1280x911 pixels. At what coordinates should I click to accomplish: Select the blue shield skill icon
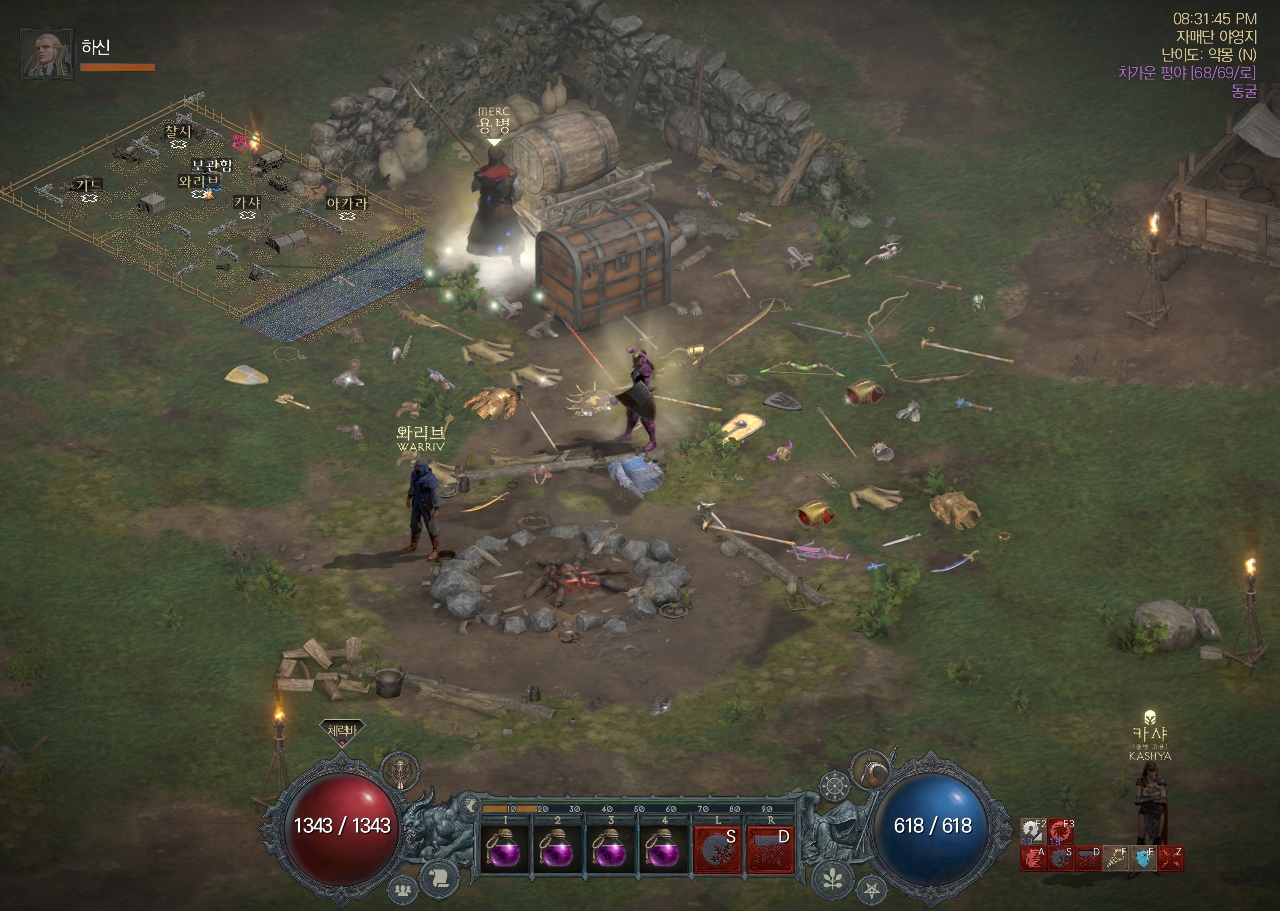pyautogui.click(x=1144, y=858)
